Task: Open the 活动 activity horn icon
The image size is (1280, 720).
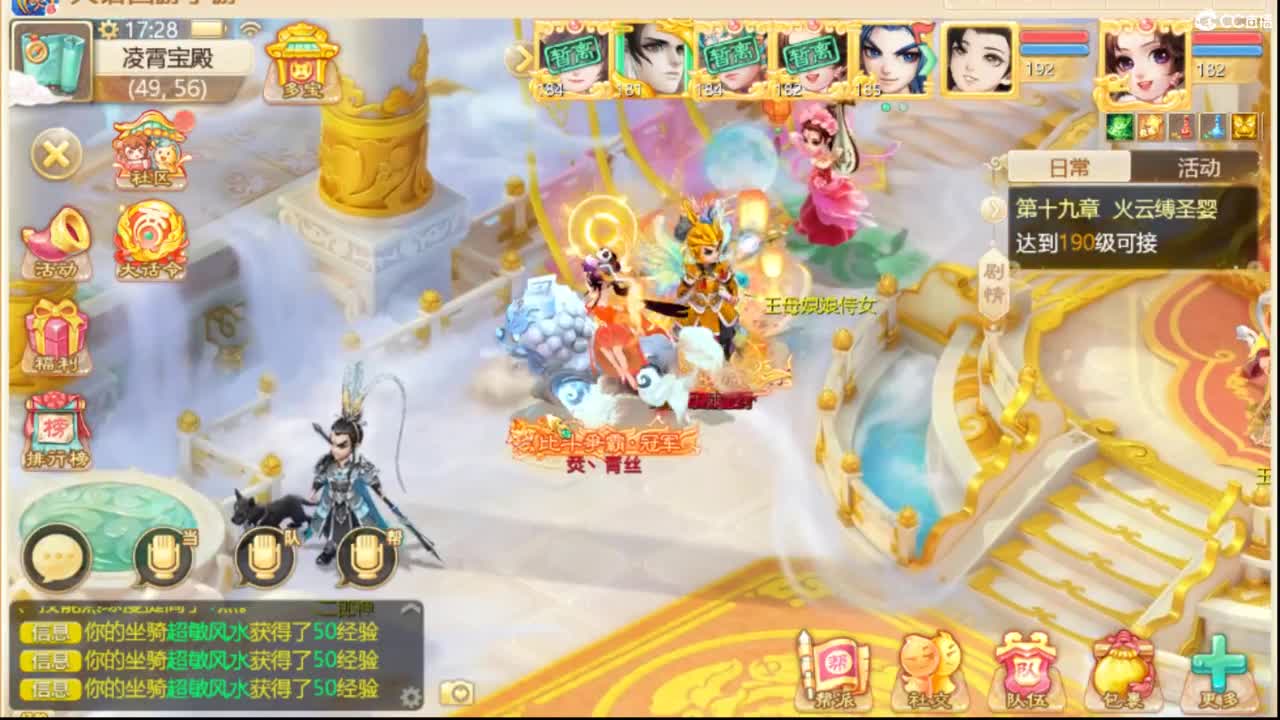Action: (x=55, y=240)
